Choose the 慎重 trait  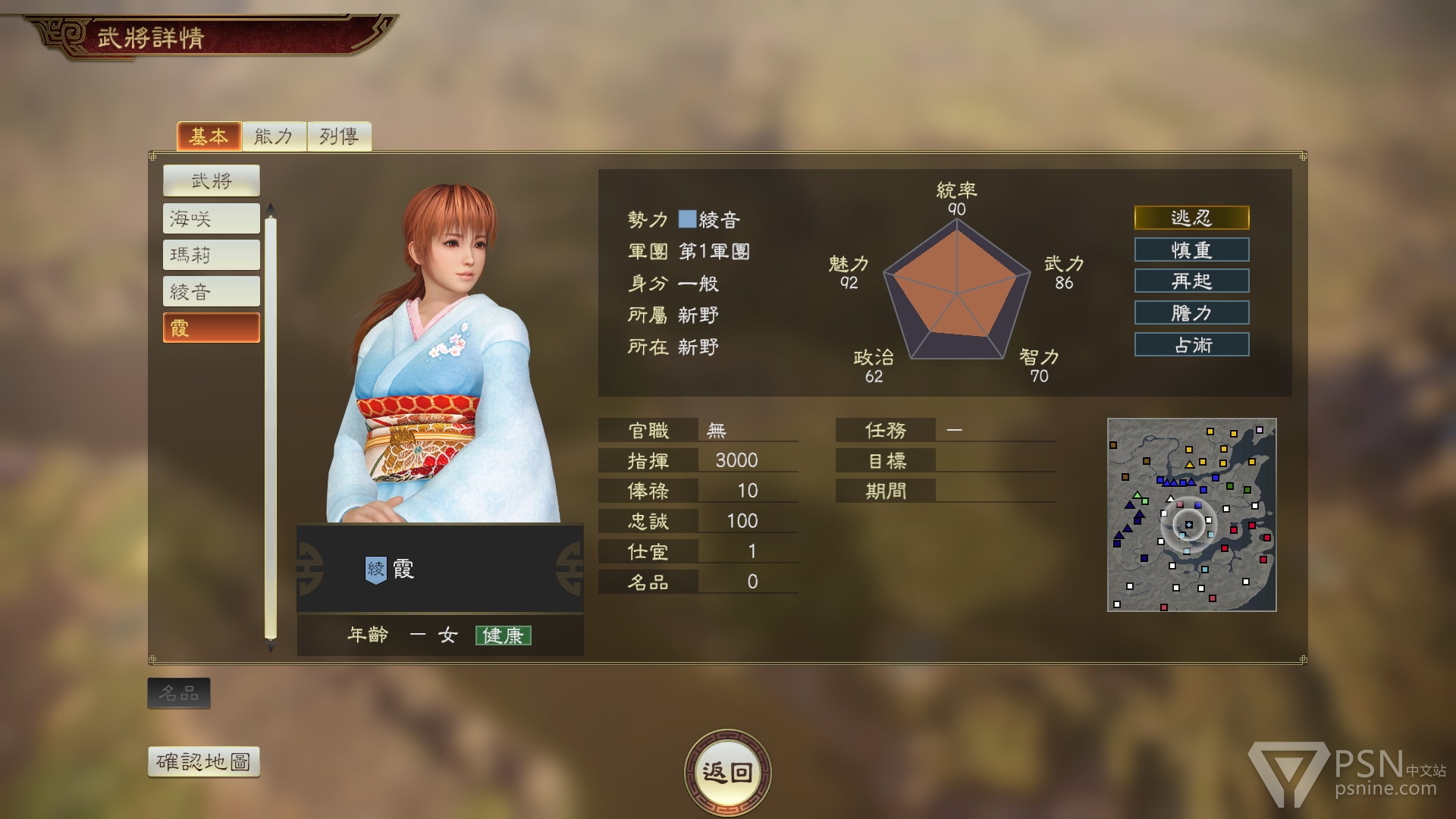[x=1191, y=249]
